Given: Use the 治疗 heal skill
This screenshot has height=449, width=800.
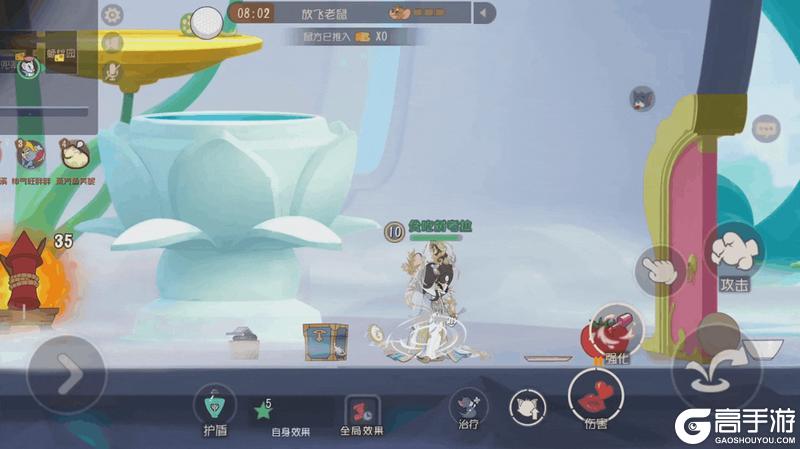Looking at the screenshot, I should 468,405.
